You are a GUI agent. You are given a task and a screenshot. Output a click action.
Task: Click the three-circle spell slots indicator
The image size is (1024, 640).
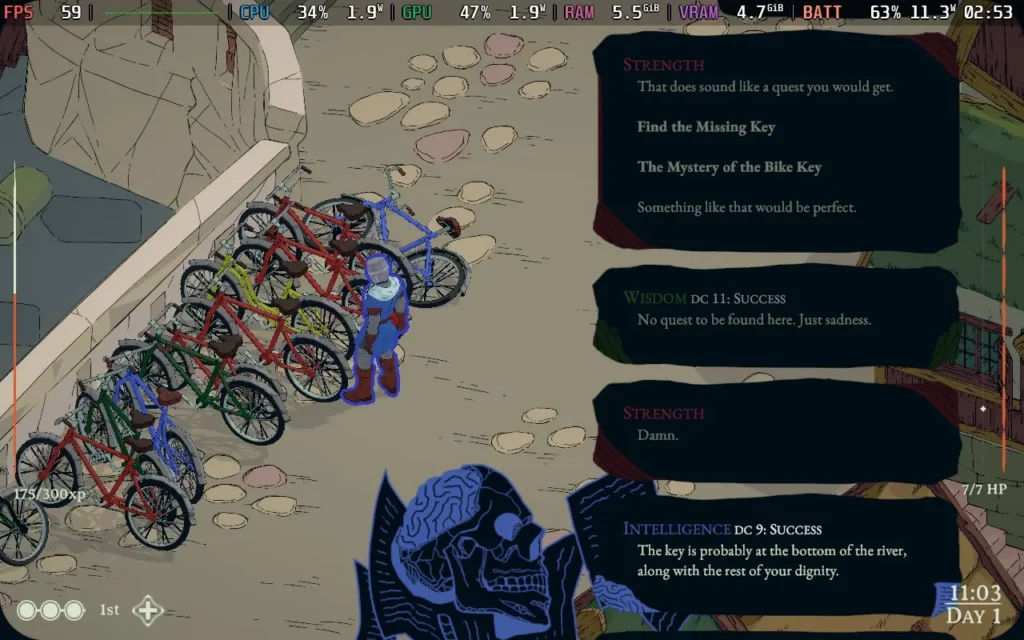pyautogui.click(x=51, y=610)
